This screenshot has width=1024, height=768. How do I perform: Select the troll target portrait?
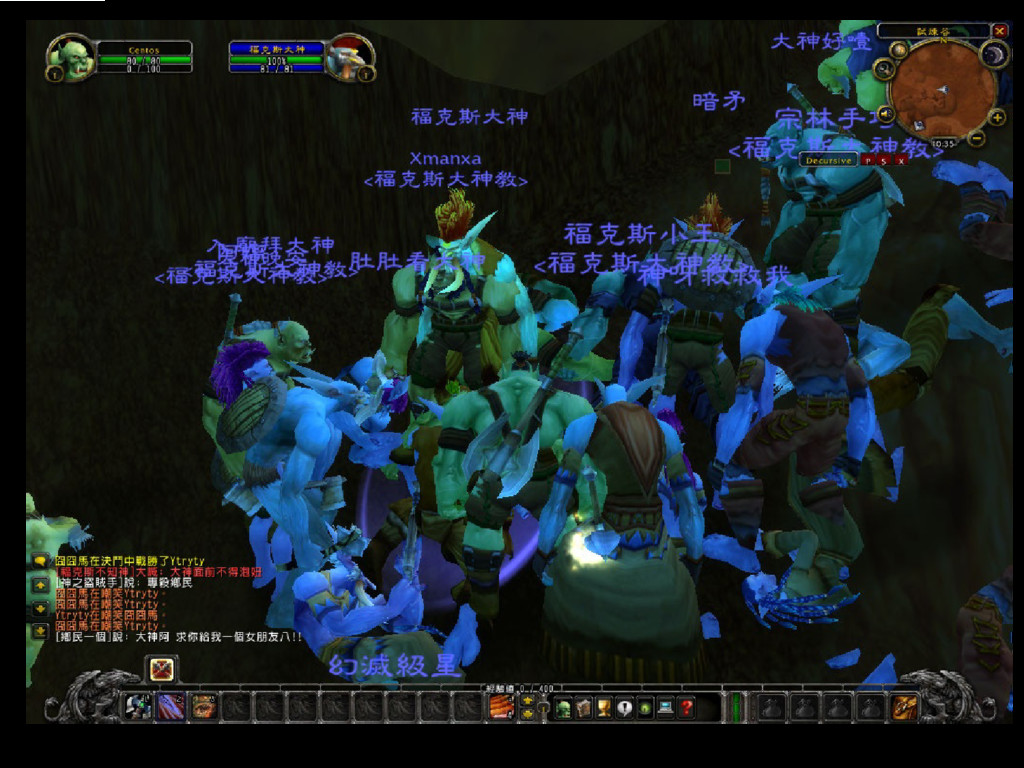click(348, 58)
